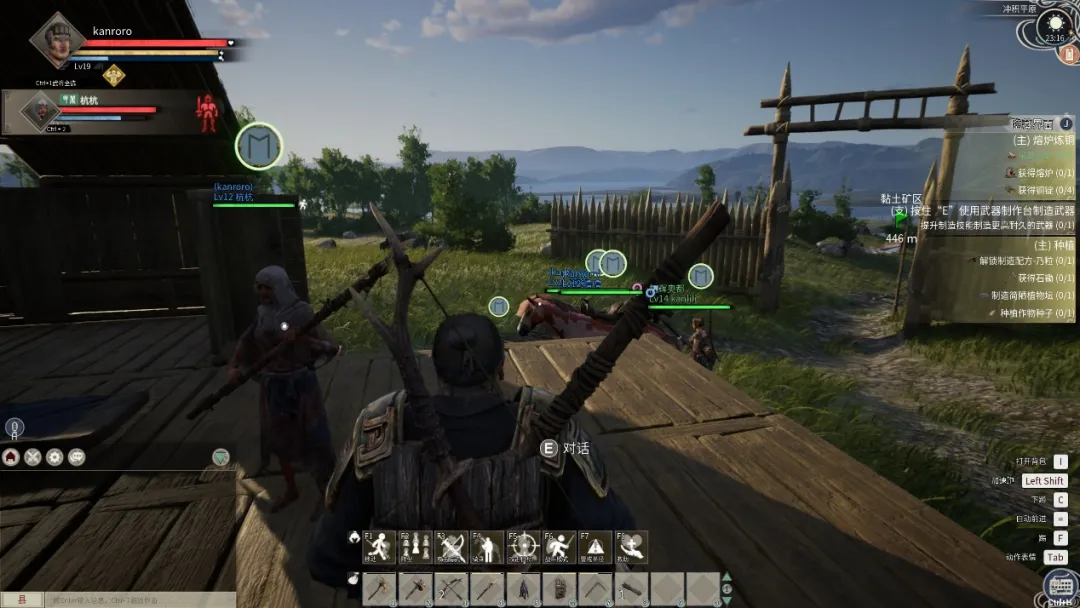This screenshot has height=608, width=1080.
Task: Select the sickle hotbar slot
Action: pos(596,588)
